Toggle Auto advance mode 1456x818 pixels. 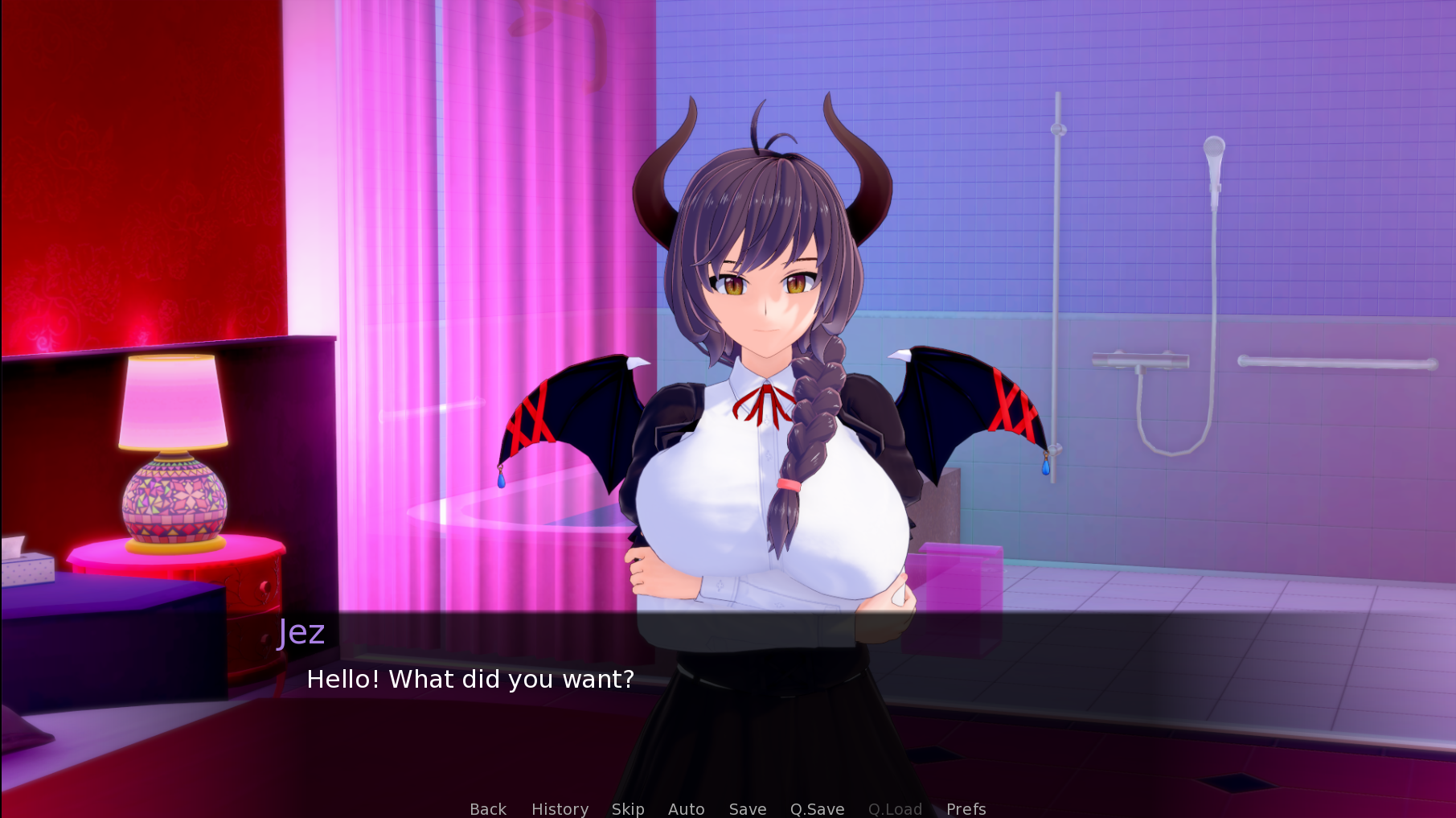pos(686,808)
